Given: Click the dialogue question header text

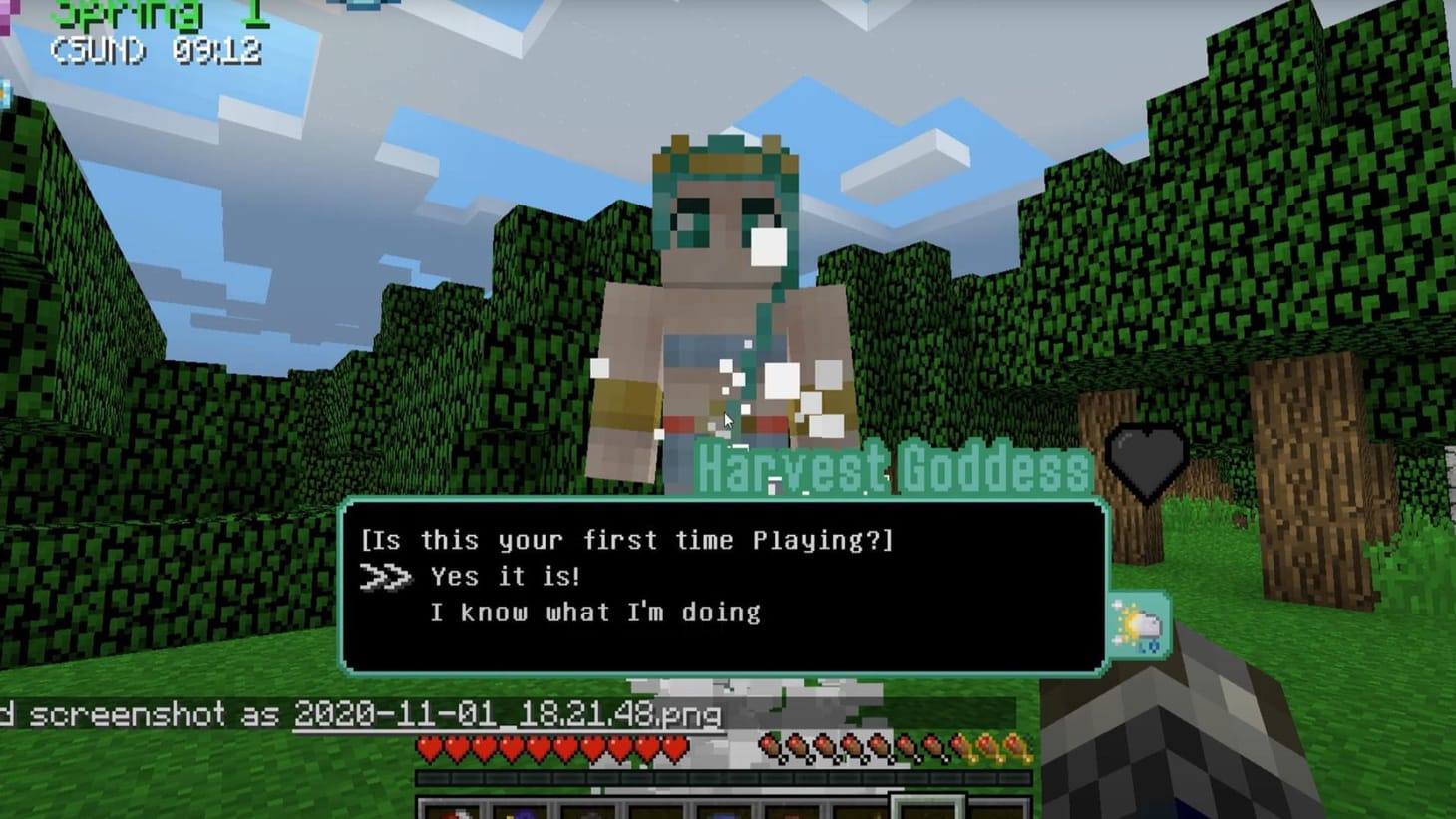Looking at the screenshot, I should pos(628,540).
